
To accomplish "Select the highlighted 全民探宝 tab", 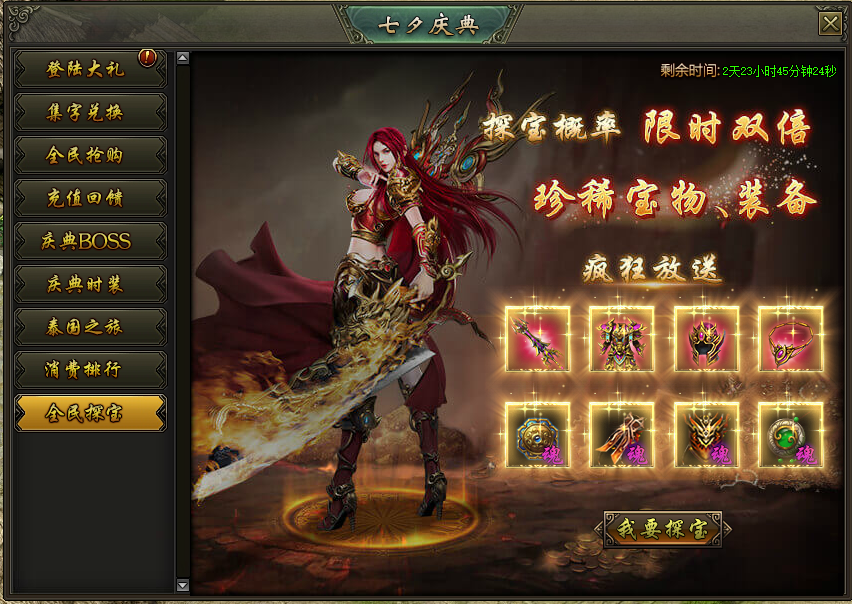I will (90, 413).
